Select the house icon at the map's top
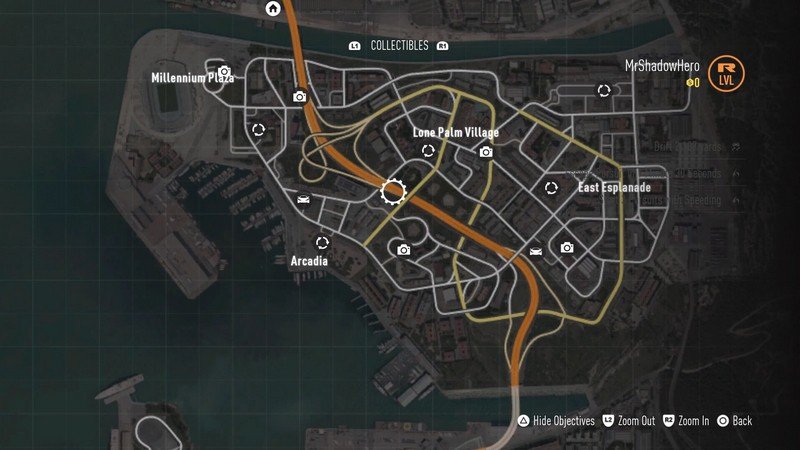The height and width of the screenshot is (450, 800). [x=273, y=9]
